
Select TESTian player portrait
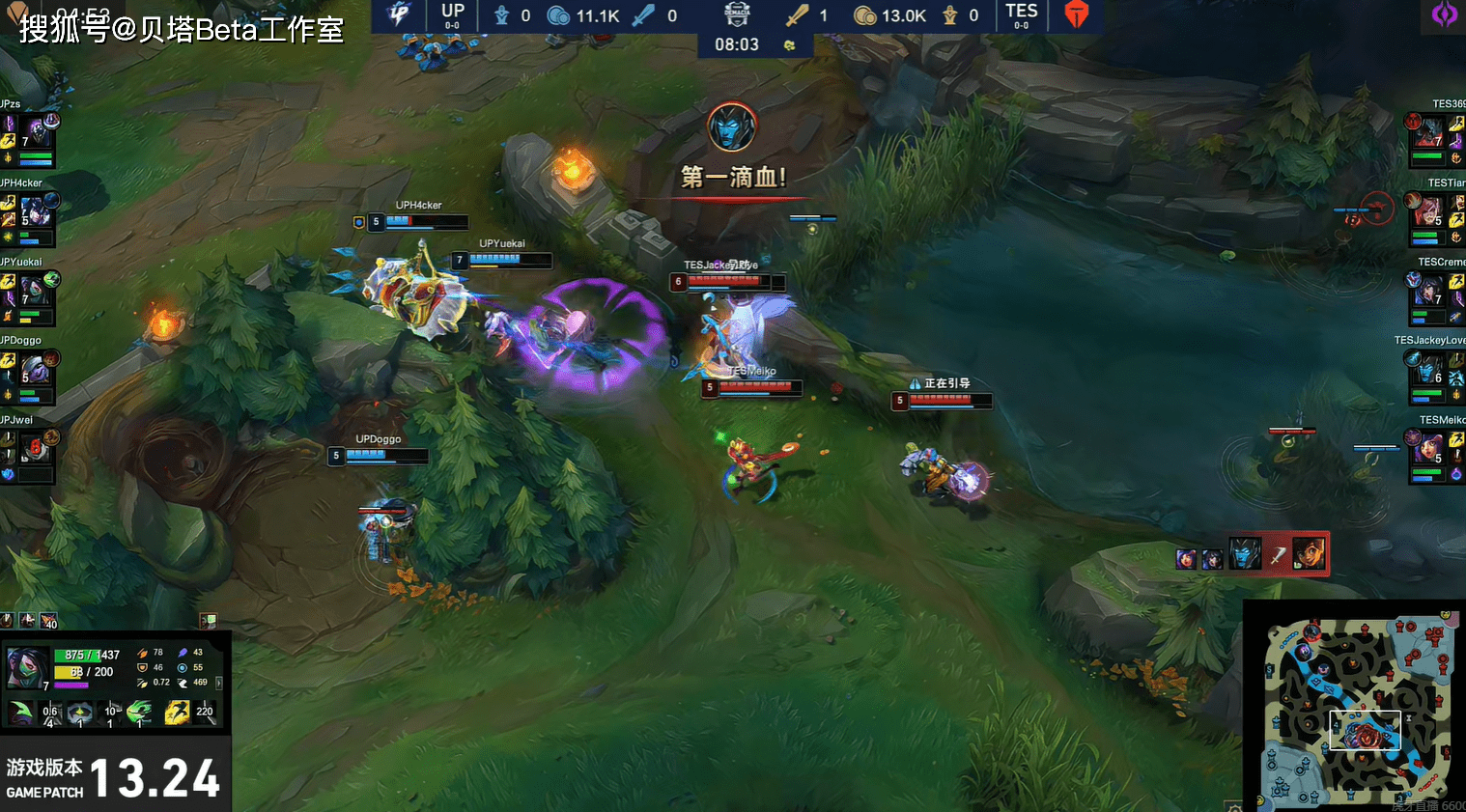coord(1428,211)
